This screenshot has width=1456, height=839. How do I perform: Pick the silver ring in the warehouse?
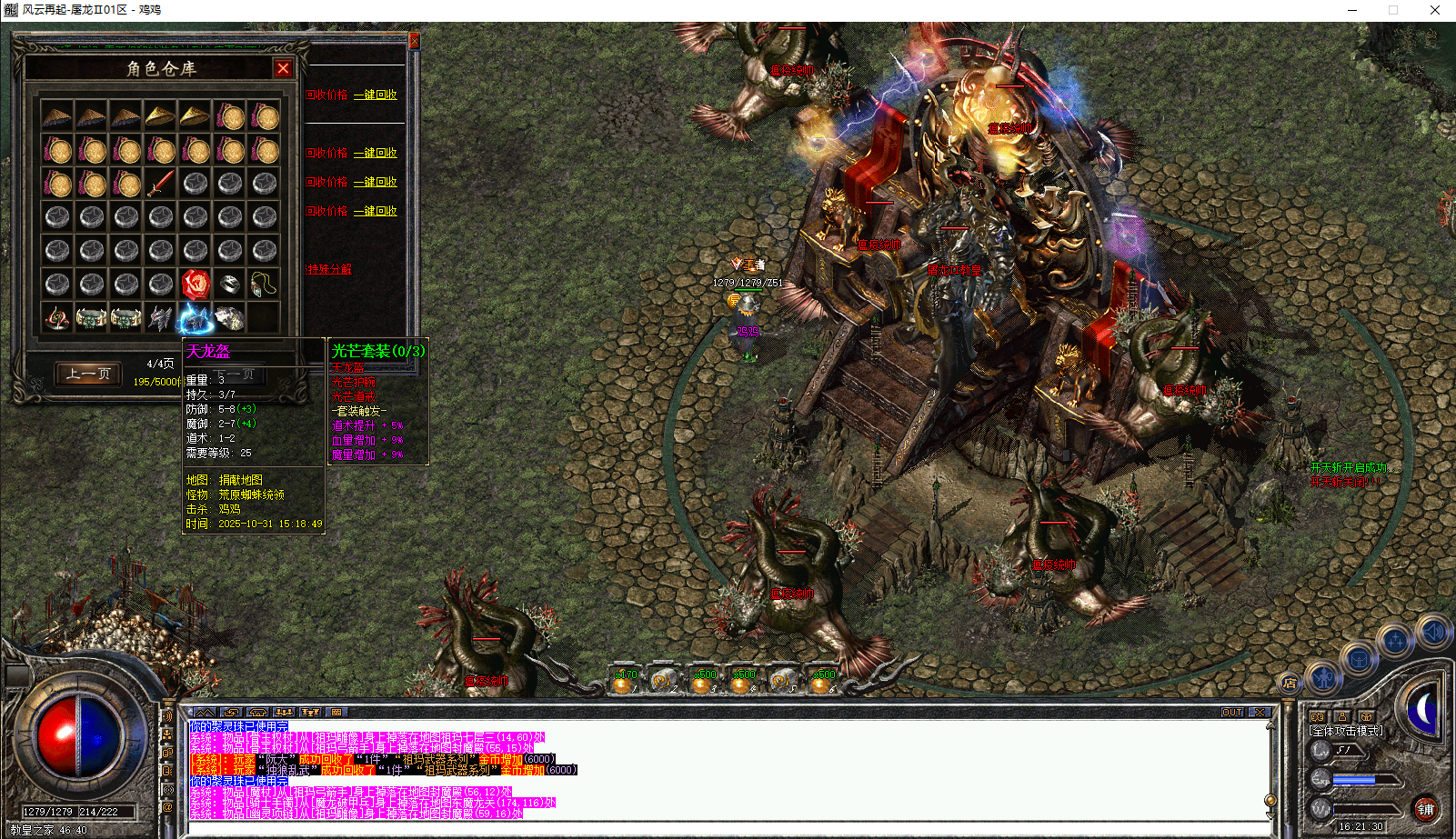[230, 284]
